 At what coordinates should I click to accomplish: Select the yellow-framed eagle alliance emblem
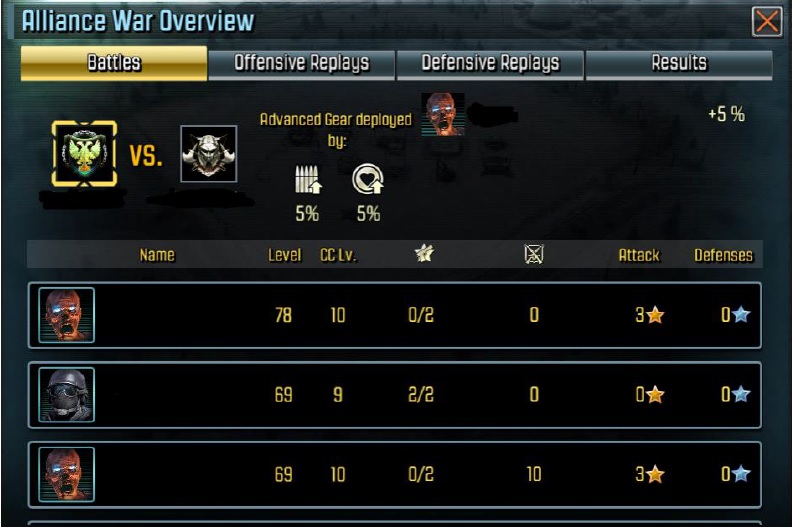click(84, 154)
